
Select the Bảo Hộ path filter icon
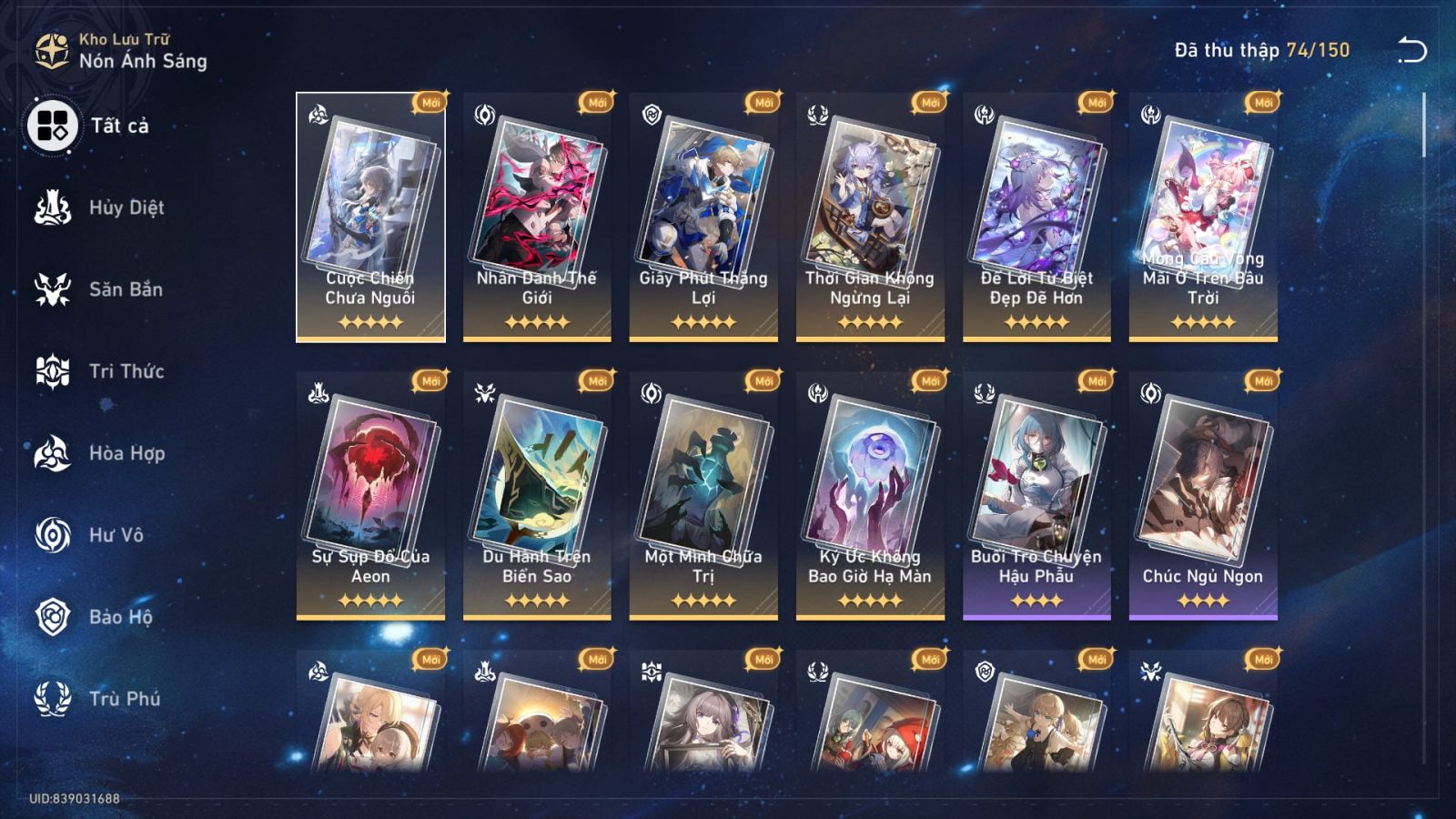[53, 617]
